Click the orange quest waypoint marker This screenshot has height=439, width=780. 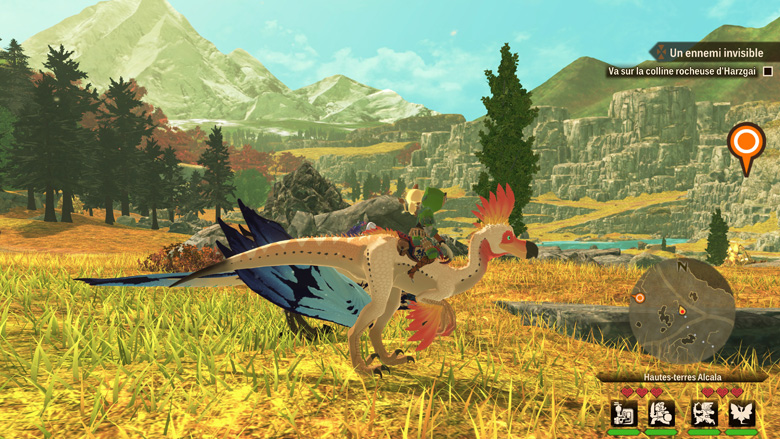point(745,145)
